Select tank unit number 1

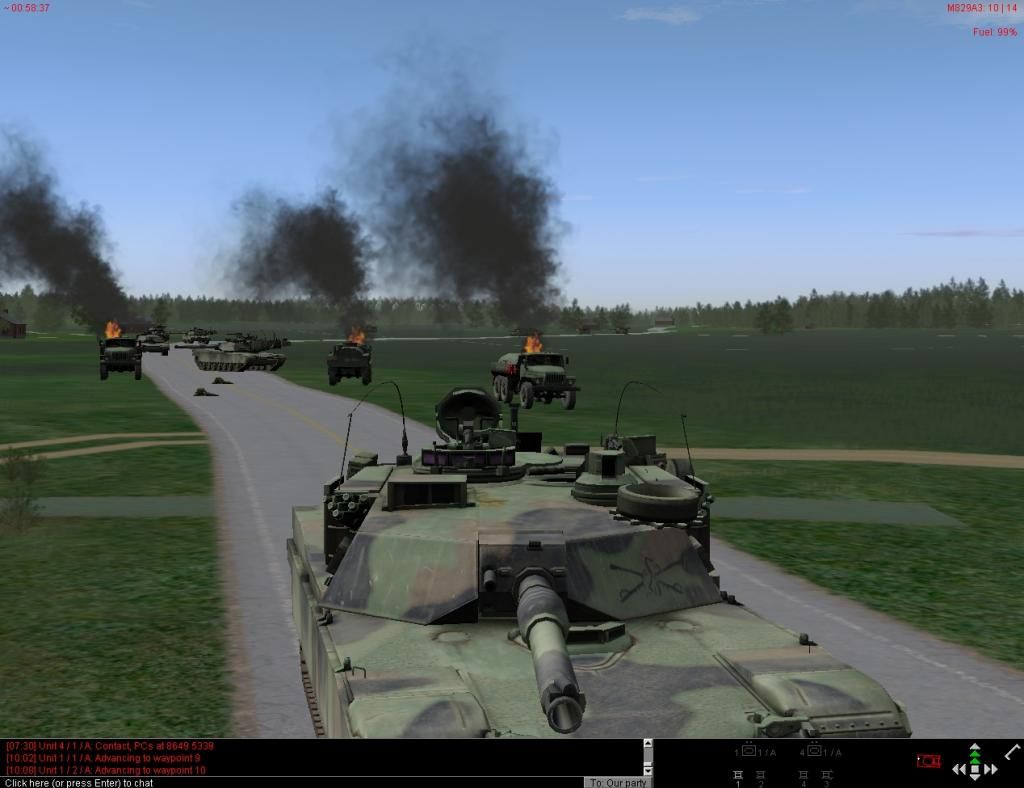[738, 776]
